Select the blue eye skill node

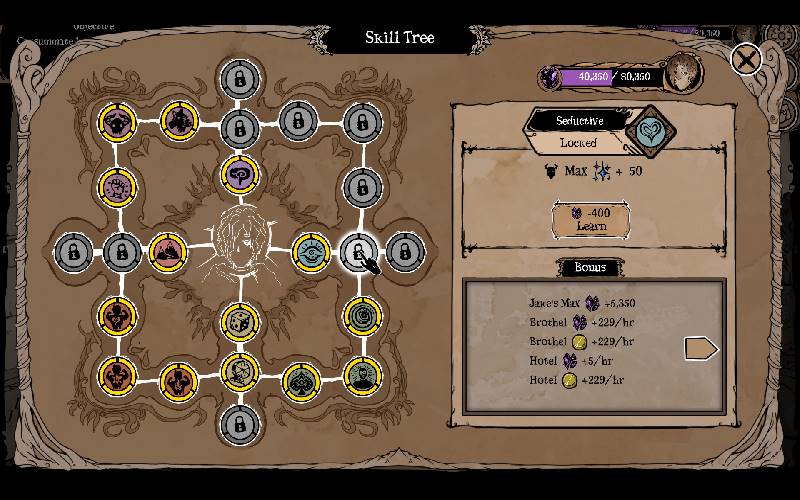pos(312,250)
